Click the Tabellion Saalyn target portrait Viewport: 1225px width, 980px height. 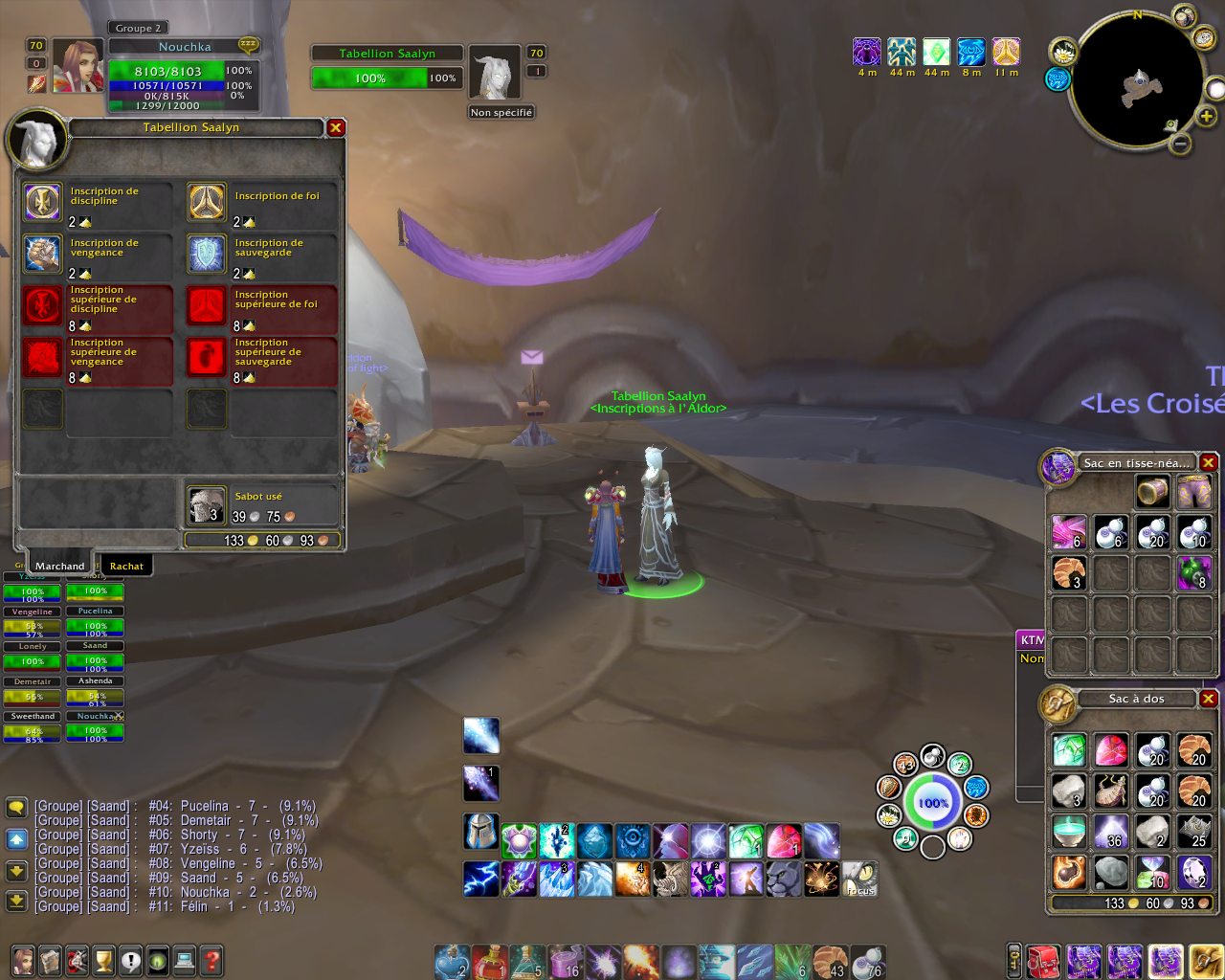pos(495,73)
